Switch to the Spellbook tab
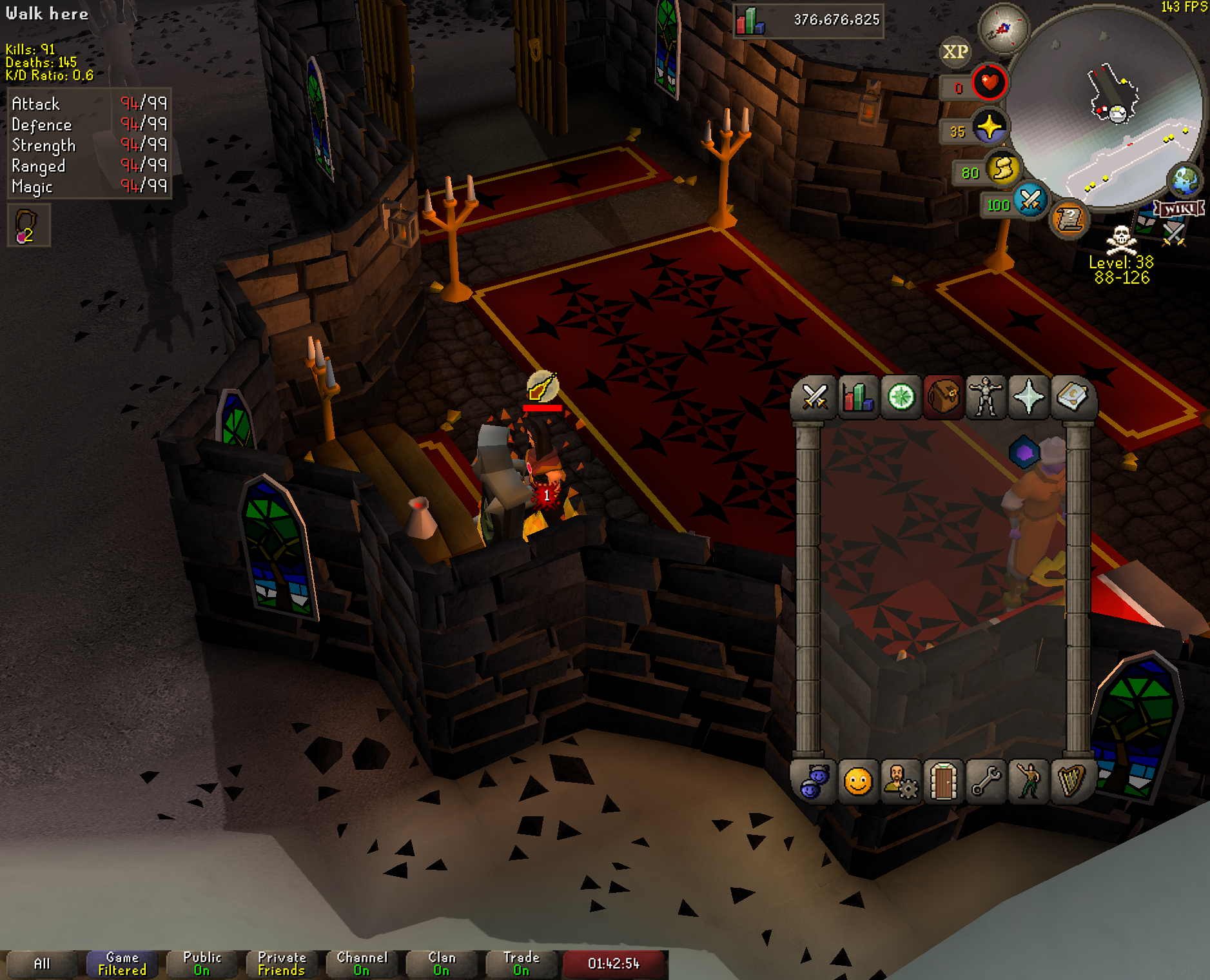The height and width of the screenshot is (980, 1210). point(1071,397)
